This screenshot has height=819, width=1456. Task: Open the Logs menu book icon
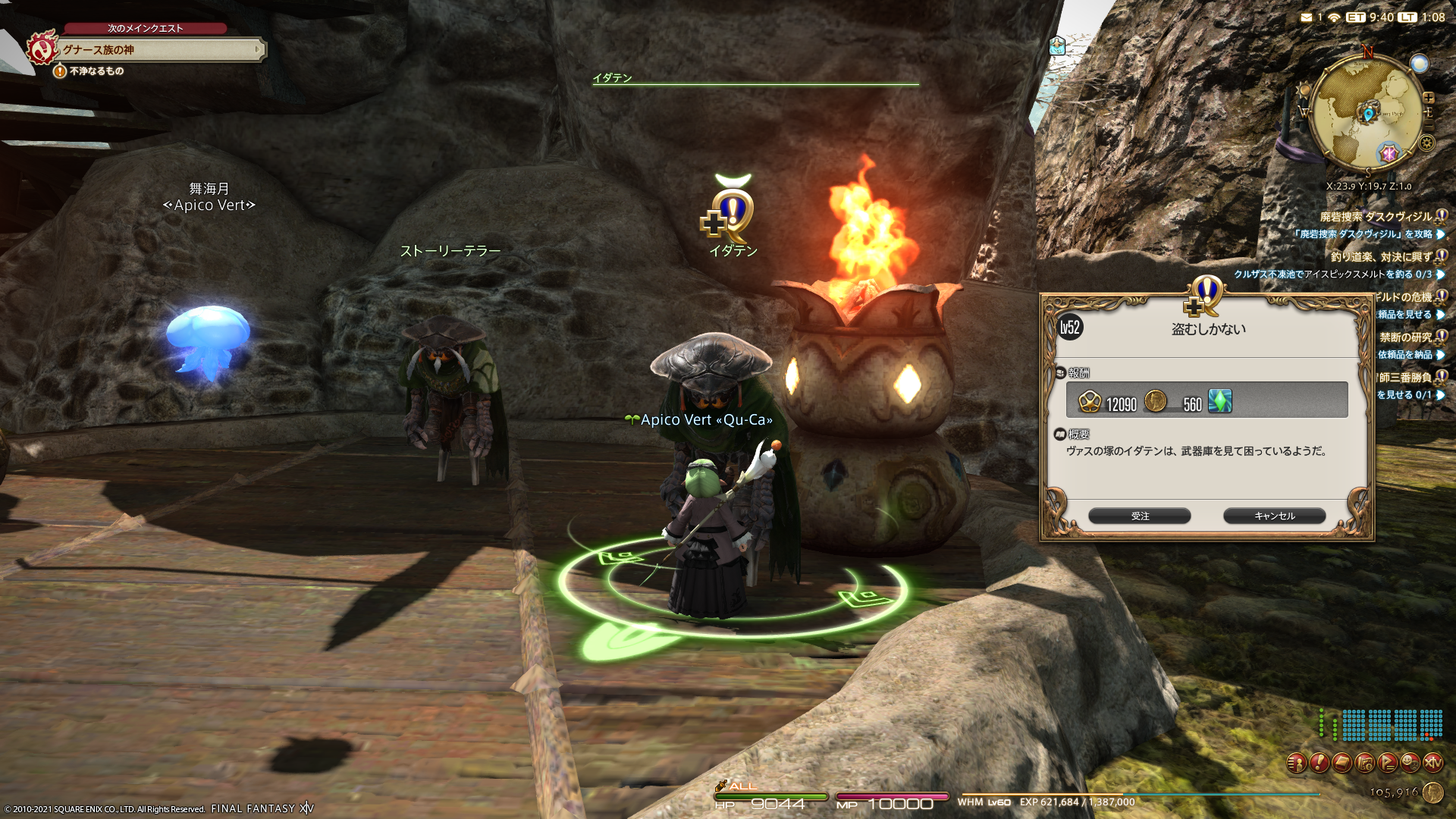tap(1342, 763)
